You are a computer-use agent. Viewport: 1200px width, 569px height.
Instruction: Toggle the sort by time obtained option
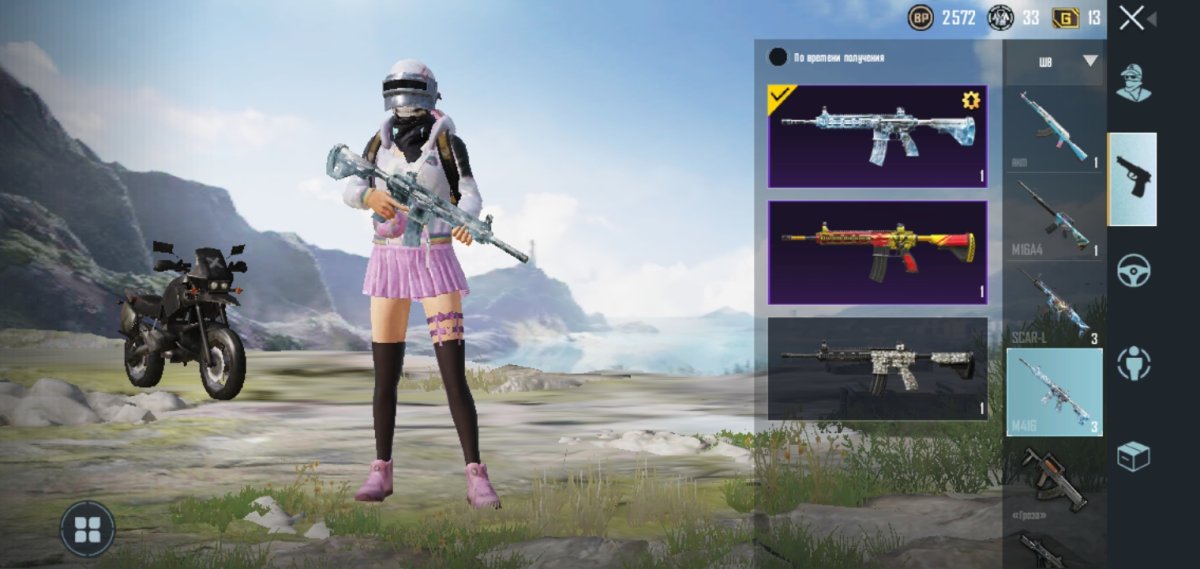pos(778,57)
